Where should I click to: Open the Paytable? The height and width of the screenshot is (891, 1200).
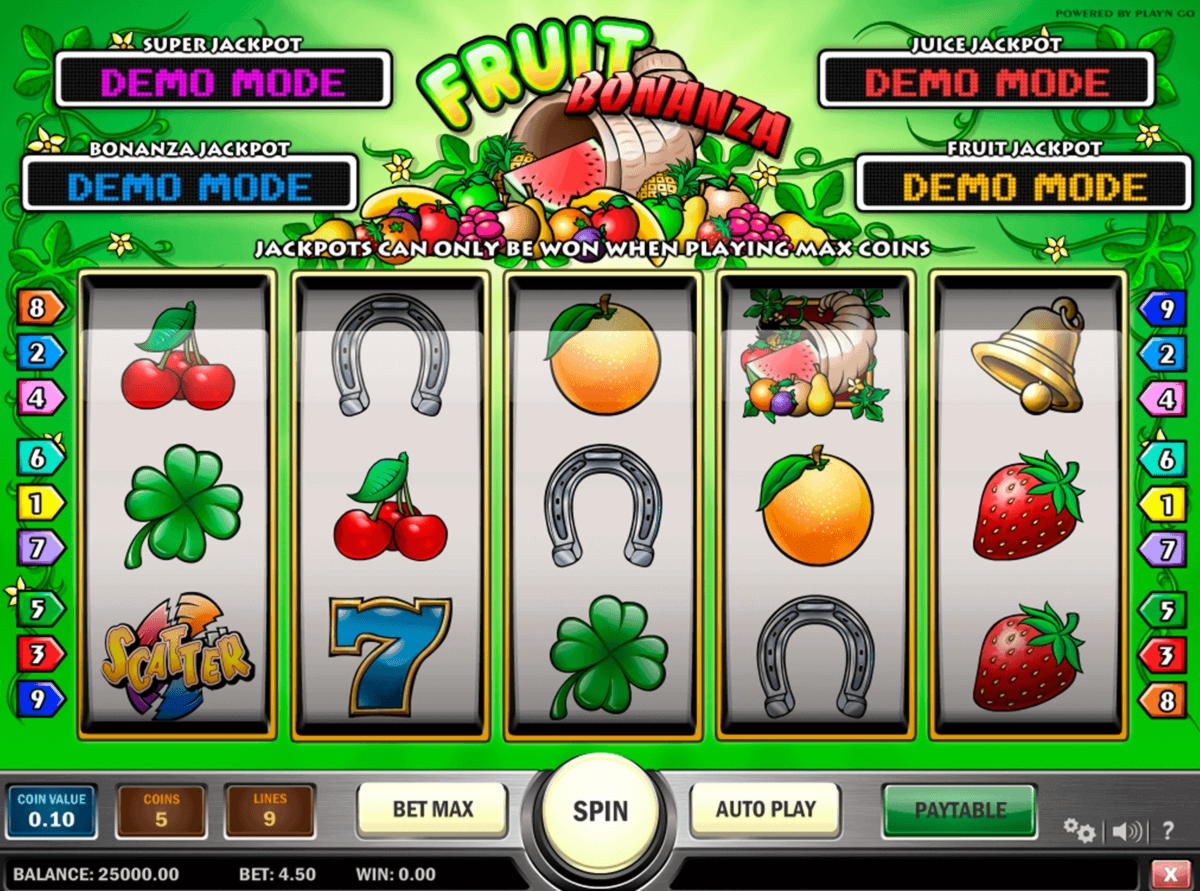pos(959,809)
